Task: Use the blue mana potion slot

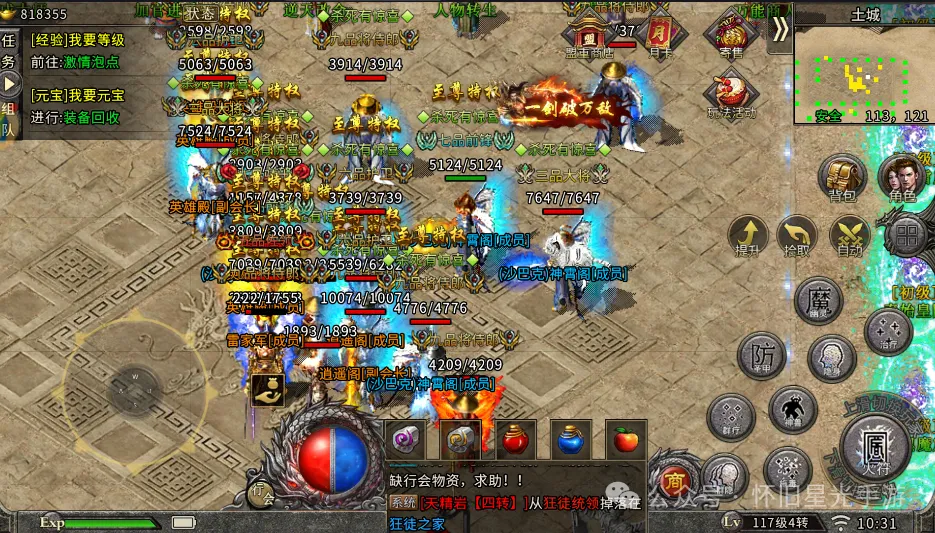Action: point(570,440)
